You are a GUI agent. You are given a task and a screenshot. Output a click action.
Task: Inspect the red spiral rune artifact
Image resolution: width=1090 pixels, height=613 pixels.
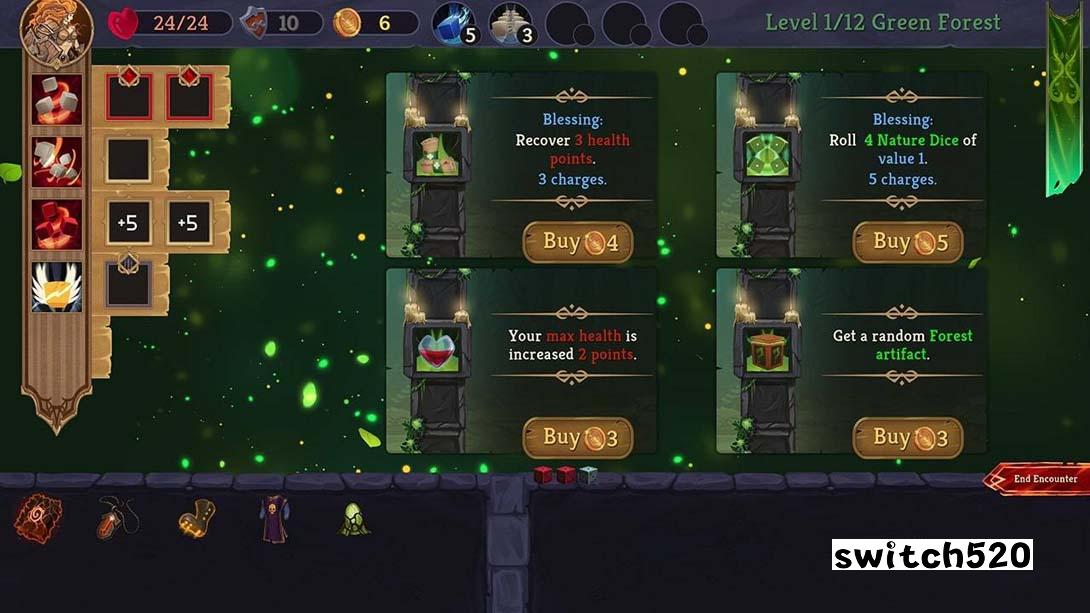click(38, 519)
